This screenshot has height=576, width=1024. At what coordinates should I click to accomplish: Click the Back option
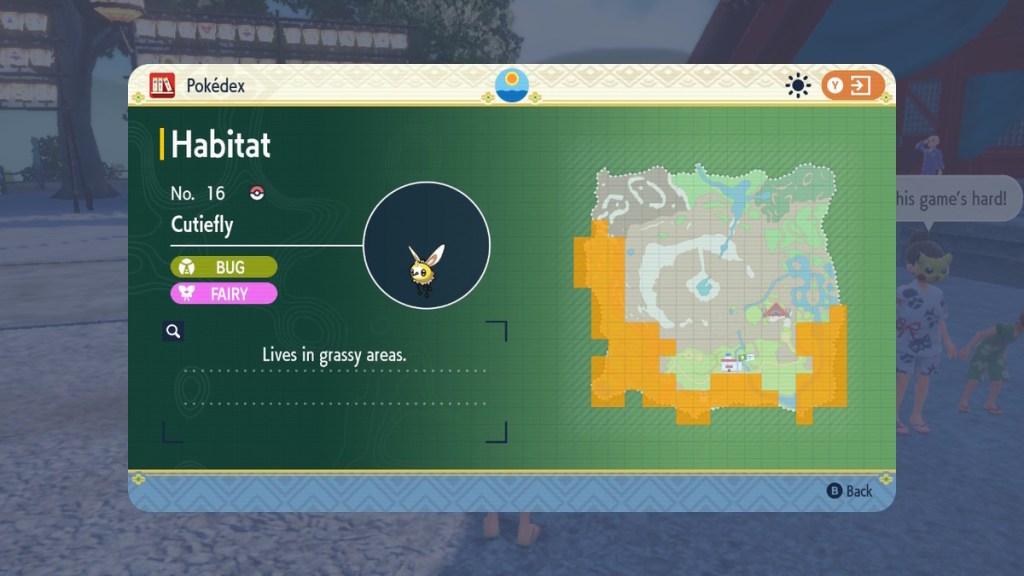(x=850, y=491)
